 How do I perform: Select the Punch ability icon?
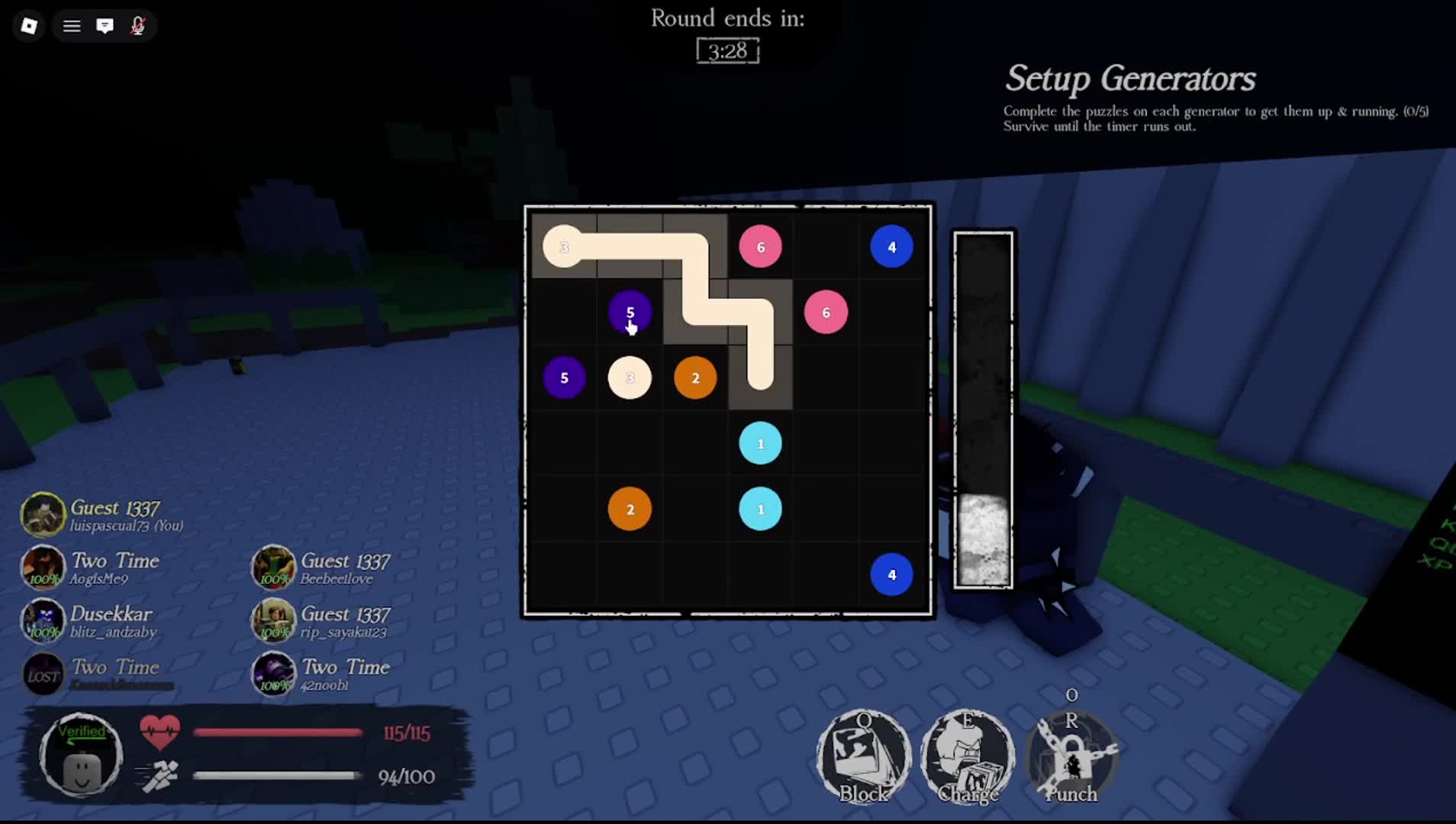(x=1071, y=755)
